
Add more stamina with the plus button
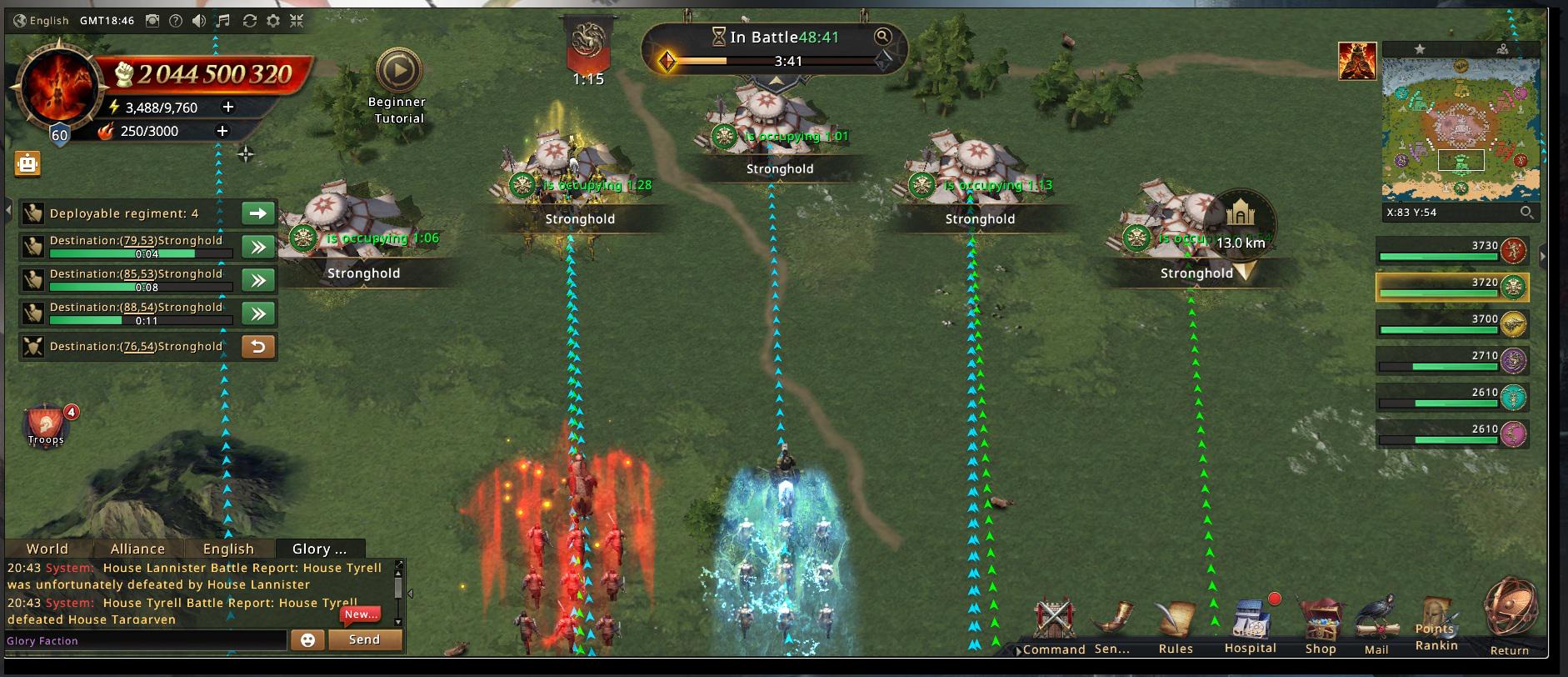(228, 107)
